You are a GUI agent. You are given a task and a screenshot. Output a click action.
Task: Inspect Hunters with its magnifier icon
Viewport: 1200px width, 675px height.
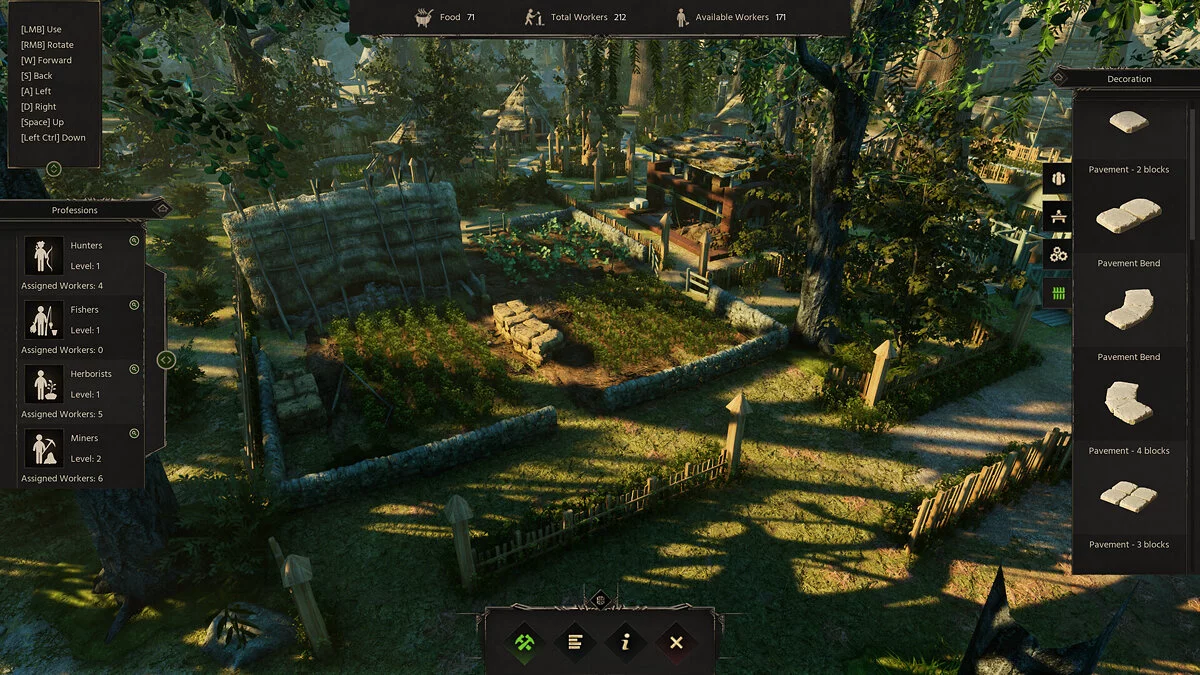click(x=134, y=242)
